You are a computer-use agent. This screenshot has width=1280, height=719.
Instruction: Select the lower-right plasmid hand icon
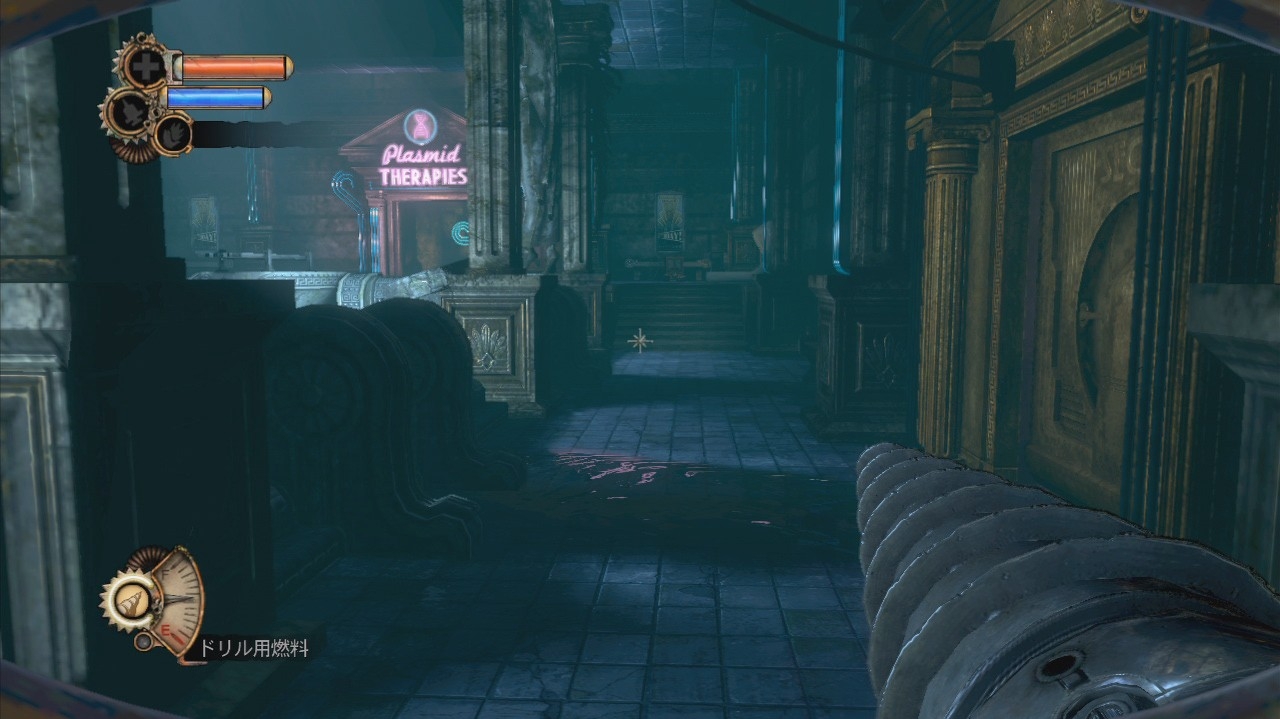click(x=172, y=133)
